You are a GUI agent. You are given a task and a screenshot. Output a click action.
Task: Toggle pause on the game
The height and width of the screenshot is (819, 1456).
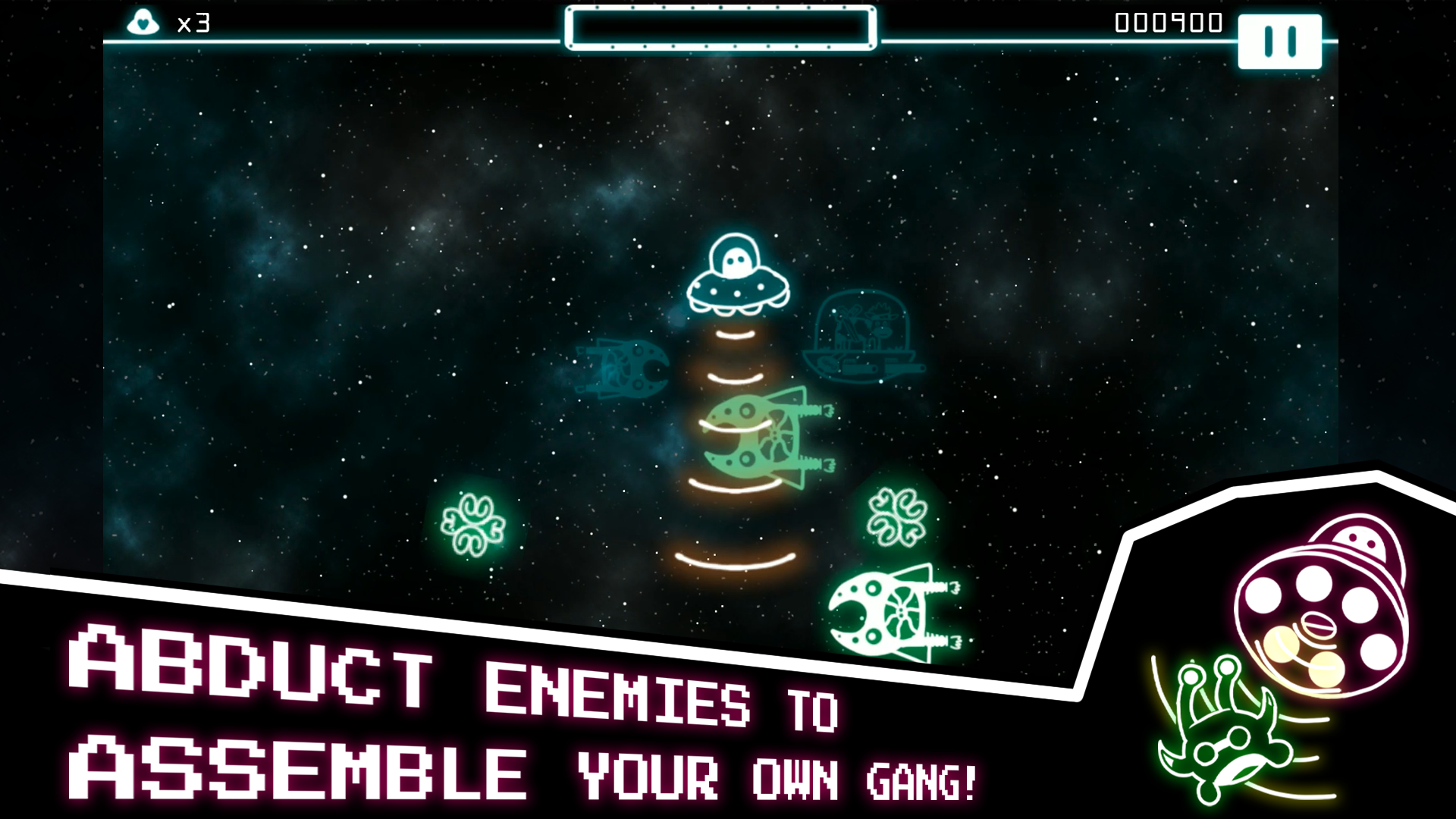(x=1279, y=42)
